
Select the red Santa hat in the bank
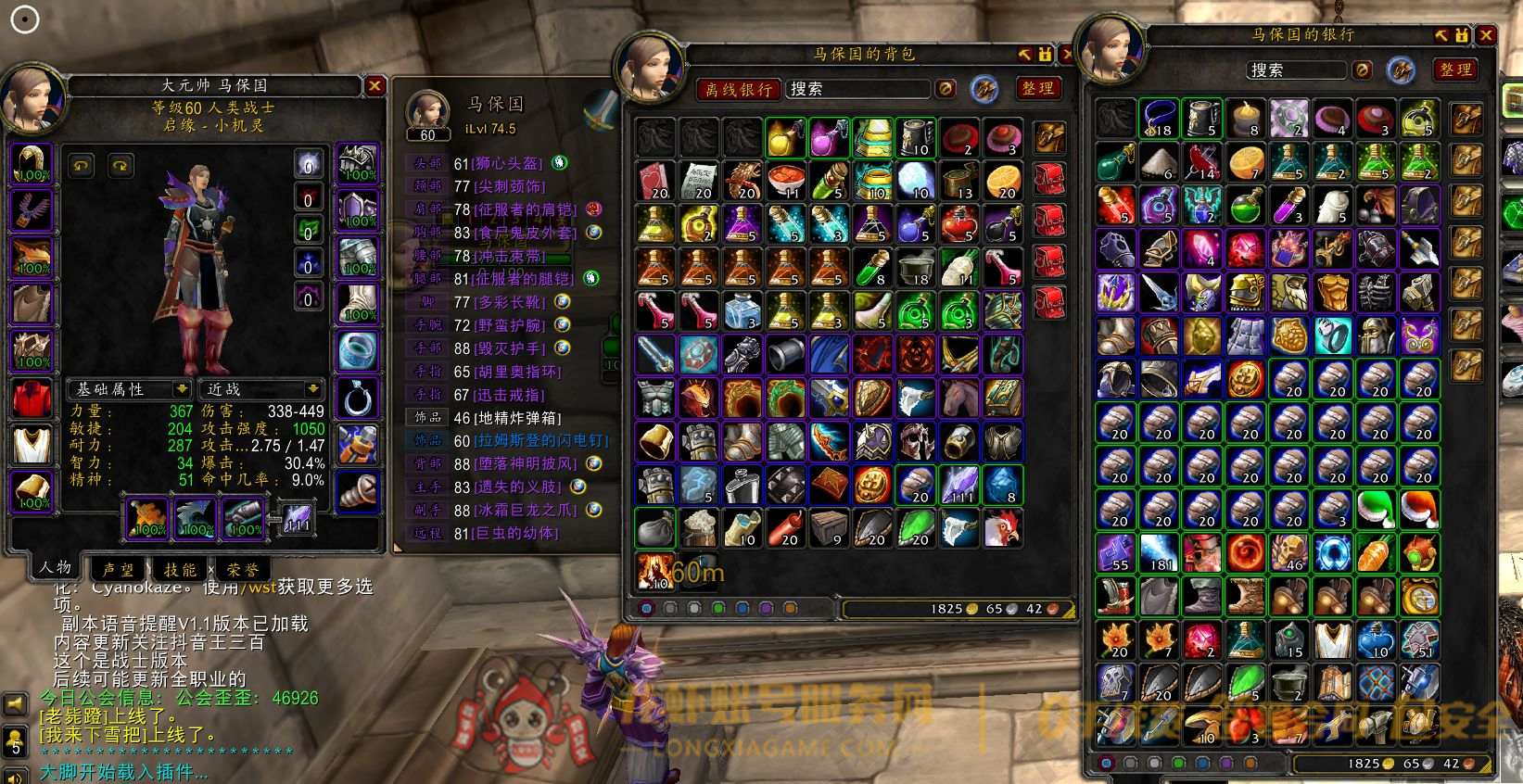[x=1418, y=509]
